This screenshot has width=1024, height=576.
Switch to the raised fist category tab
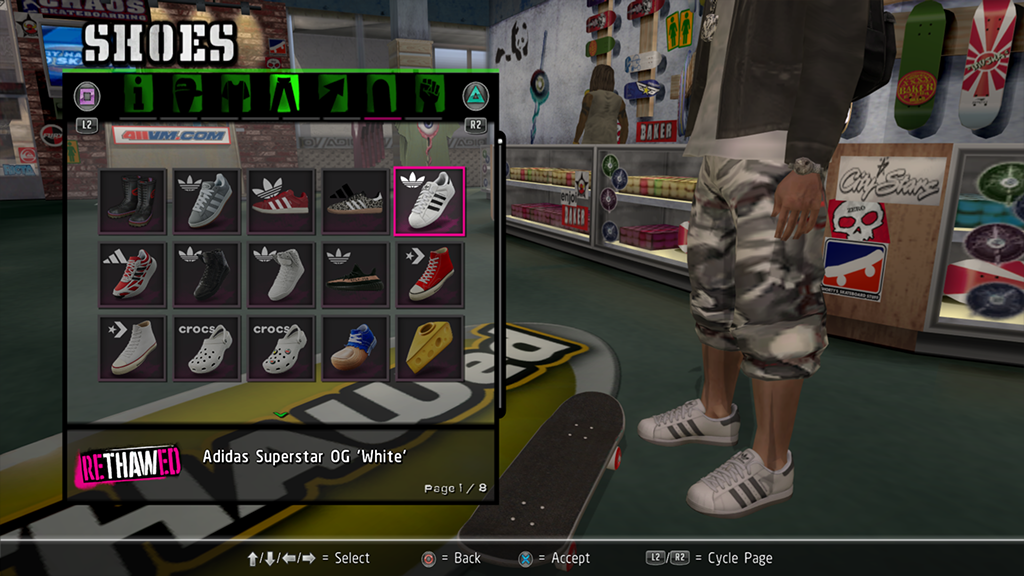click(429, 96)
